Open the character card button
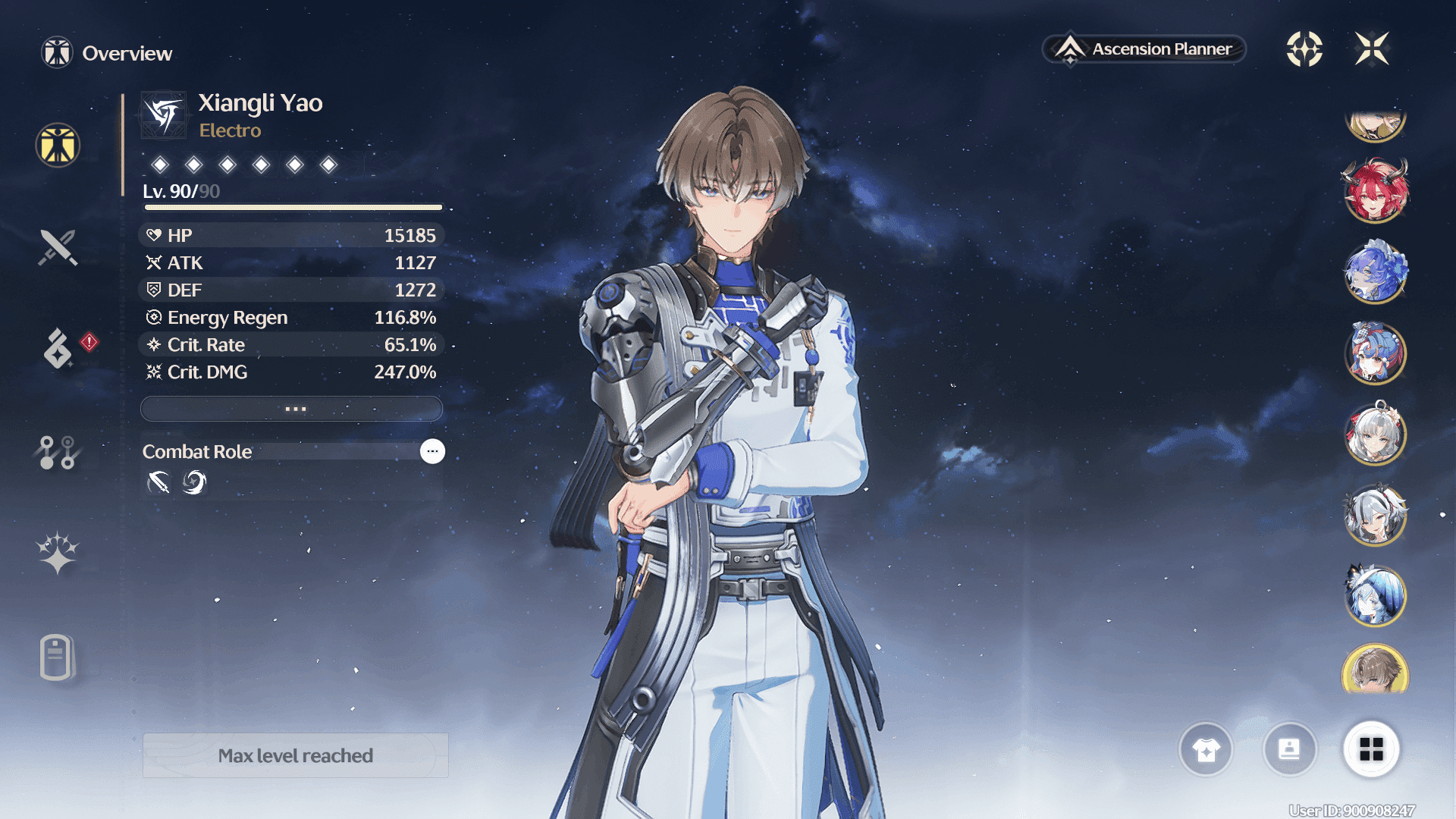 pyautogui.click(x=1289, y=750)
